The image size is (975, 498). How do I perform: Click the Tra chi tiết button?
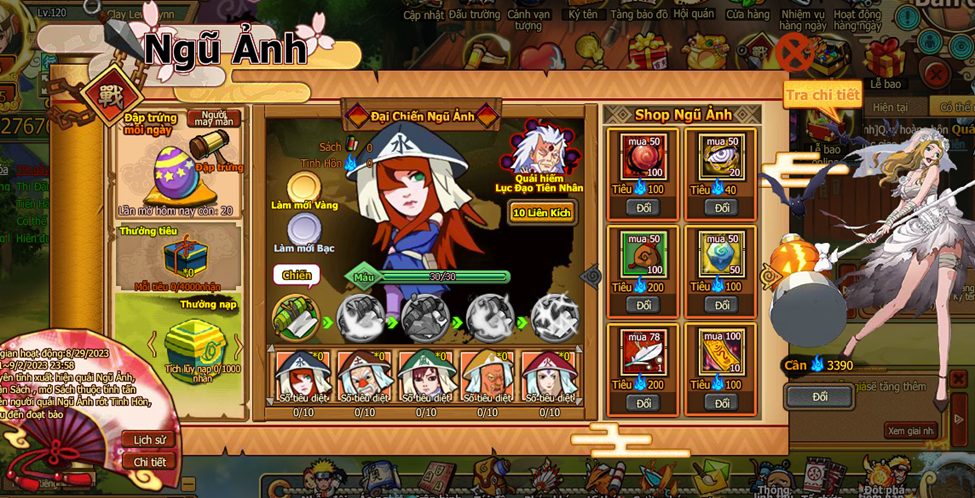click(x=822, y=95)
